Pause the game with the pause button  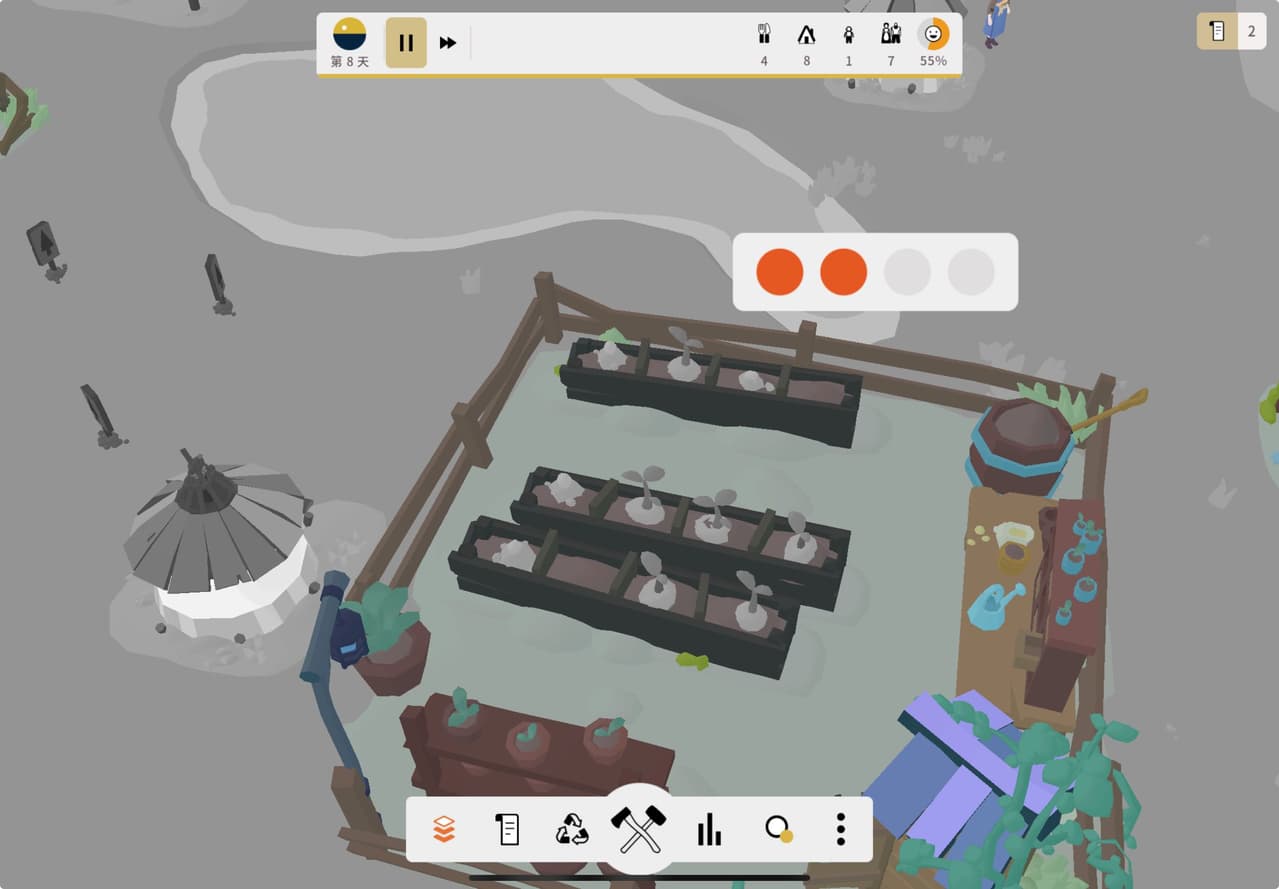click(406, 43)
